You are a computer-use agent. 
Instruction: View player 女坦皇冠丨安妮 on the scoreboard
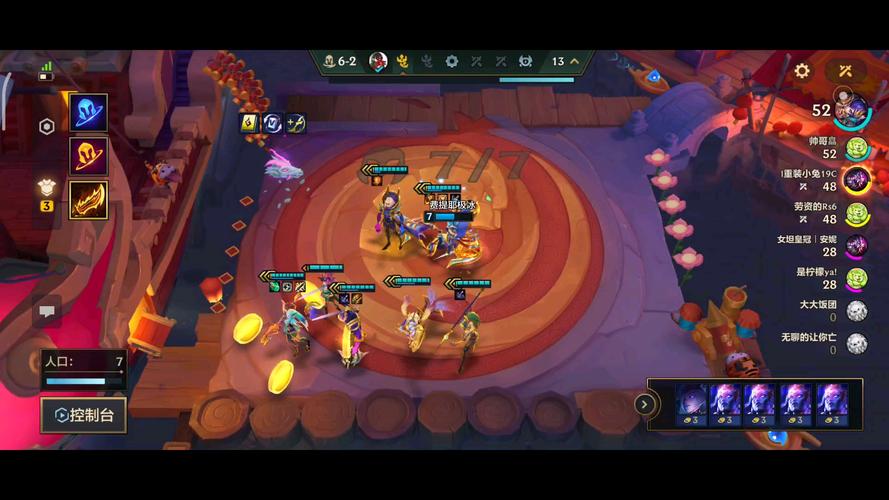click(857, 246)
